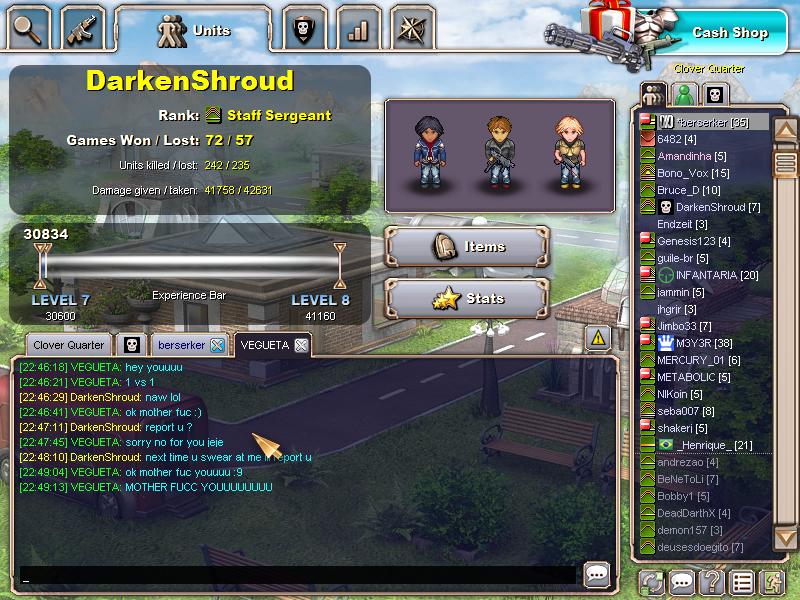Open the Cash Shop

(729, 32)
